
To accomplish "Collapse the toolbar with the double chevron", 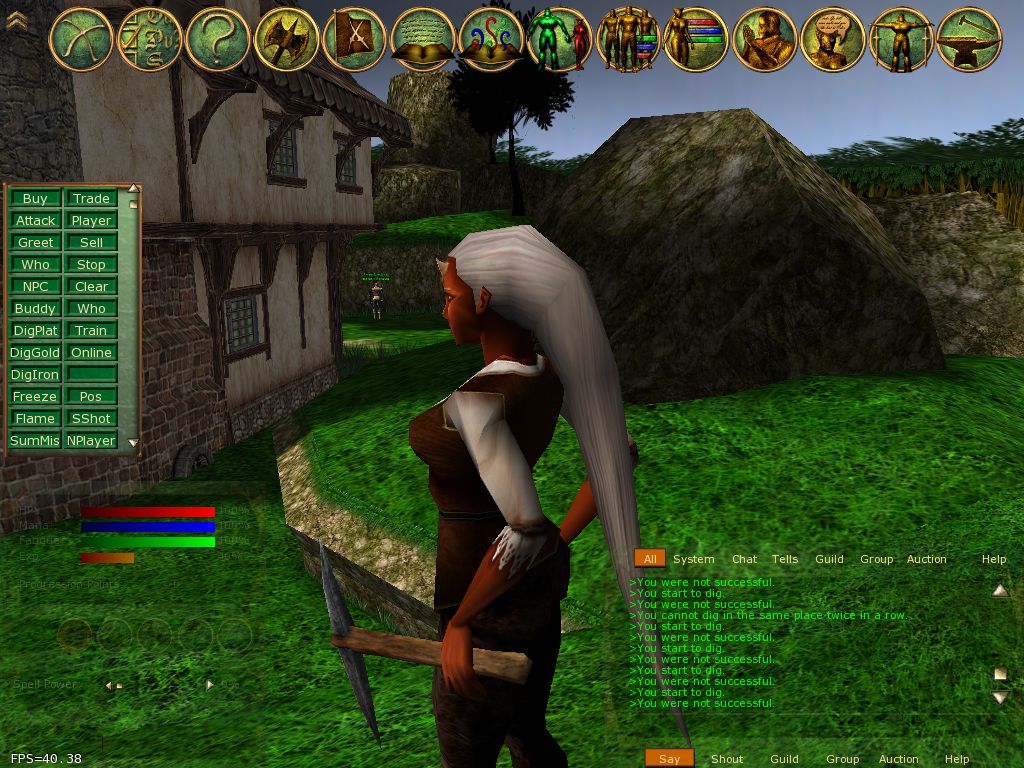I will pos(16,20).
